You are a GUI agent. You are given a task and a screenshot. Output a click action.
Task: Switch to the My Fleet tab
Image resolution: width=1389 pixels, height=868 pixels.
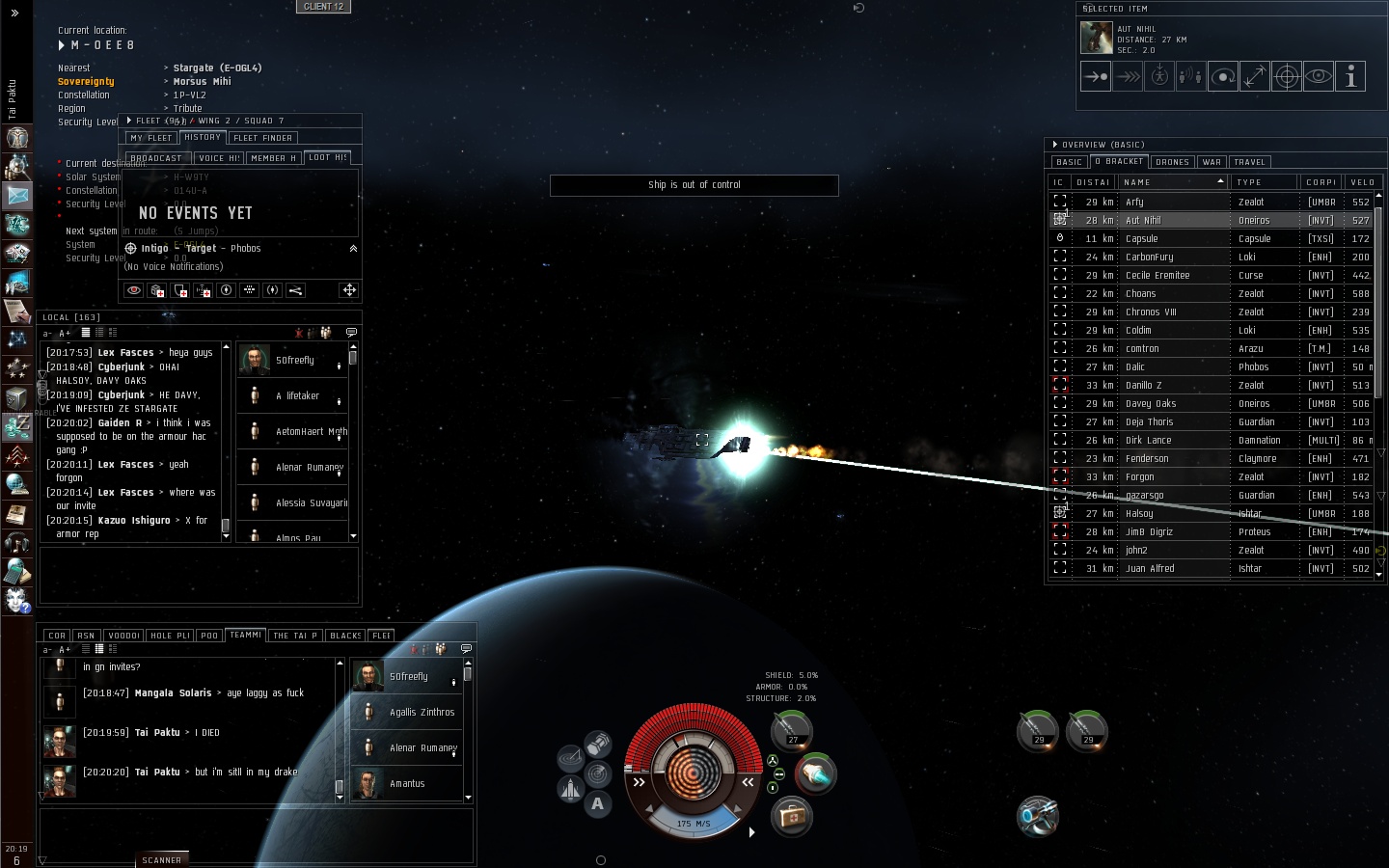150,138
